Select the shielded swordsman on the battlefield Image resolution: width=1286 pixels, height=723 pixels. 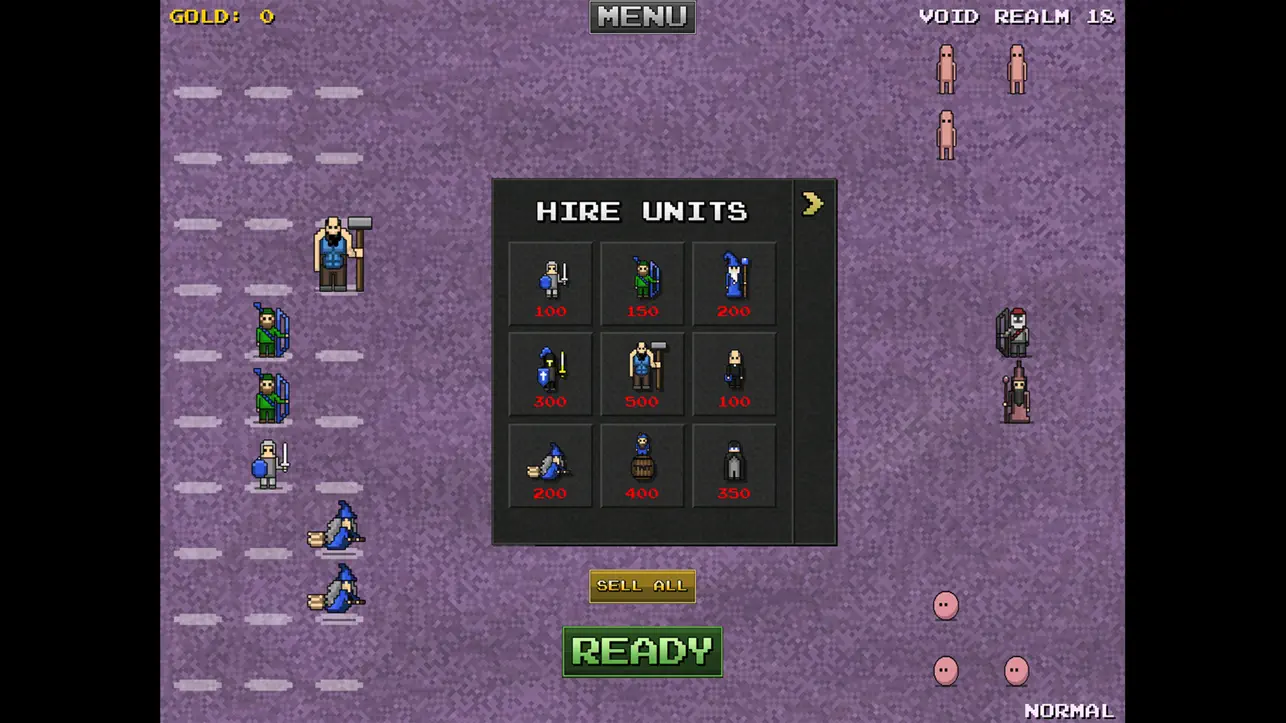(266, 461)
